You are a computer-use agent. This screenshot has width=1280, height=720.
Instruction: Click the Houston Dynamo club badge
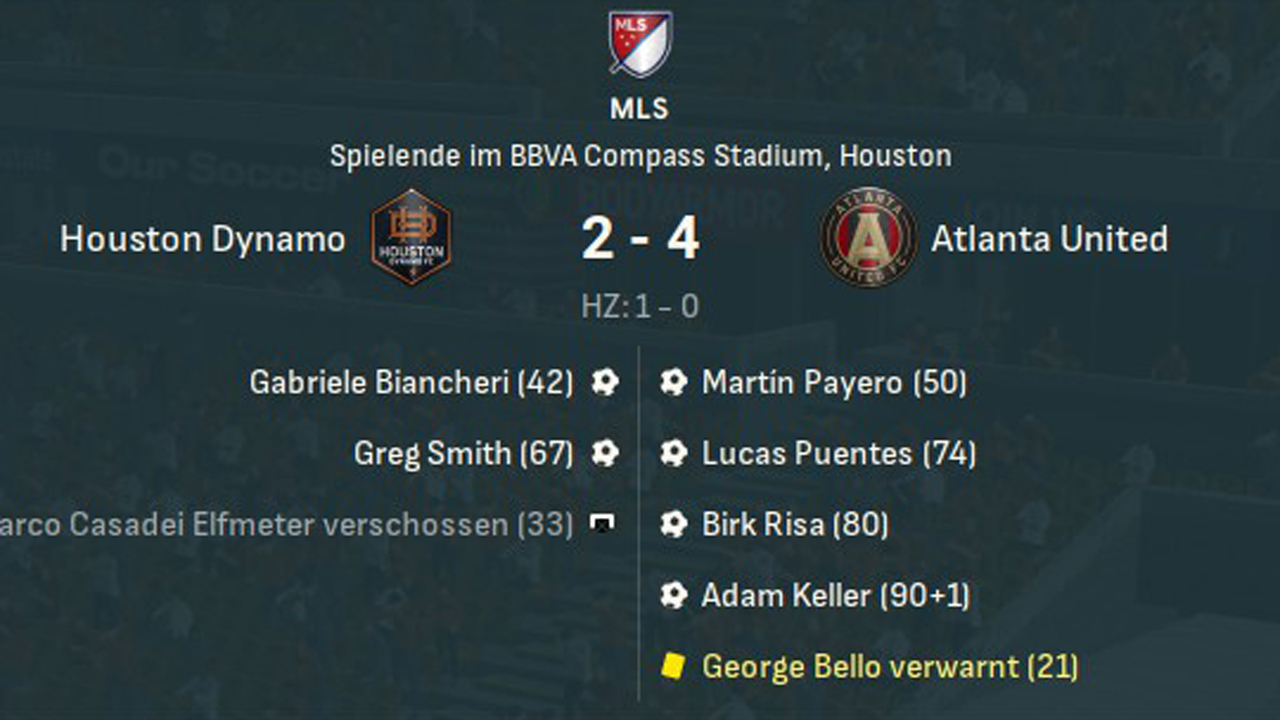pos(411,237)
